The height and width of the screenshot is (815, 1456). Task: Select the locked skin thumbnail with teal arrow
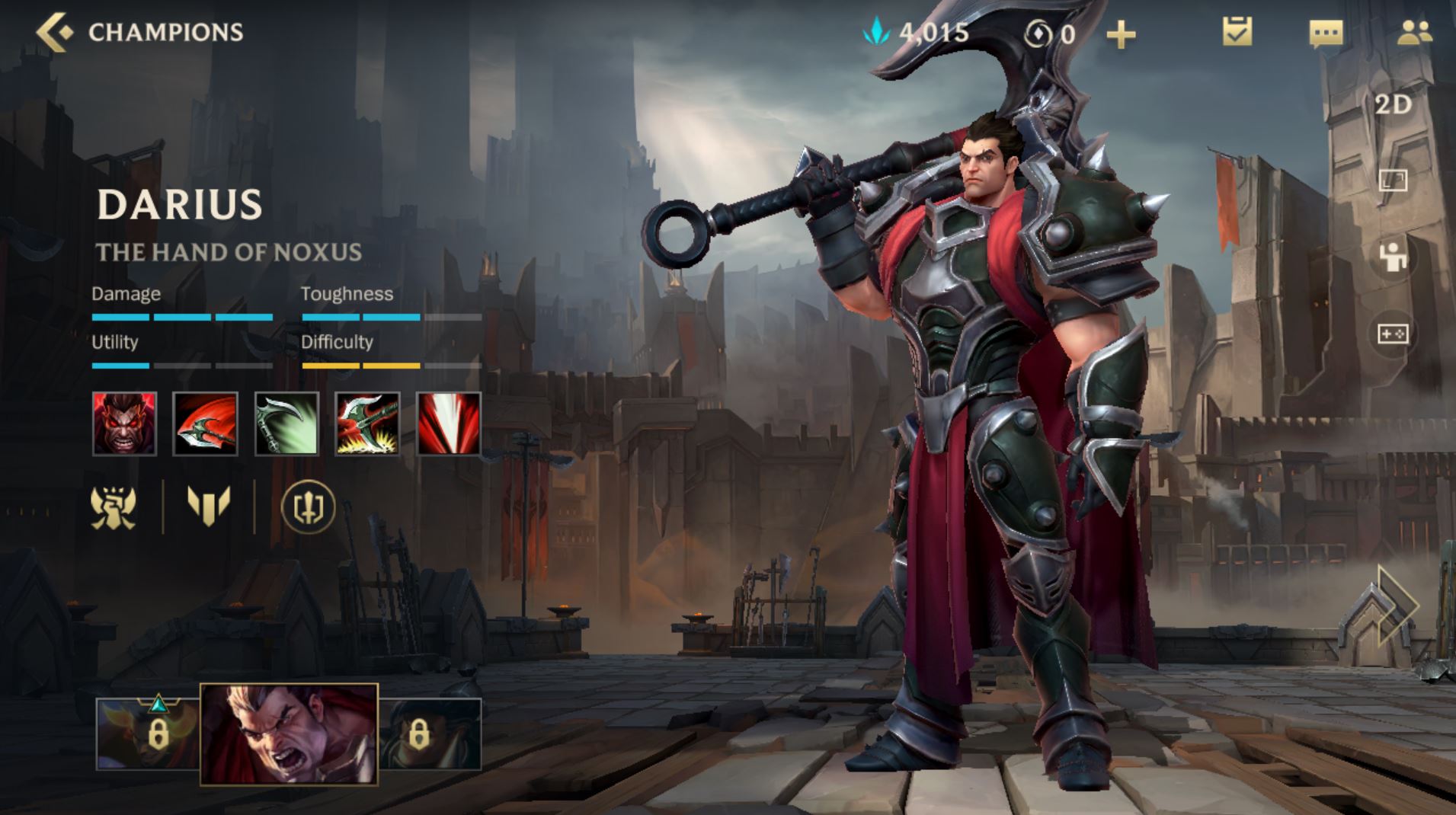pyautogui.click(x=148, y=733)
